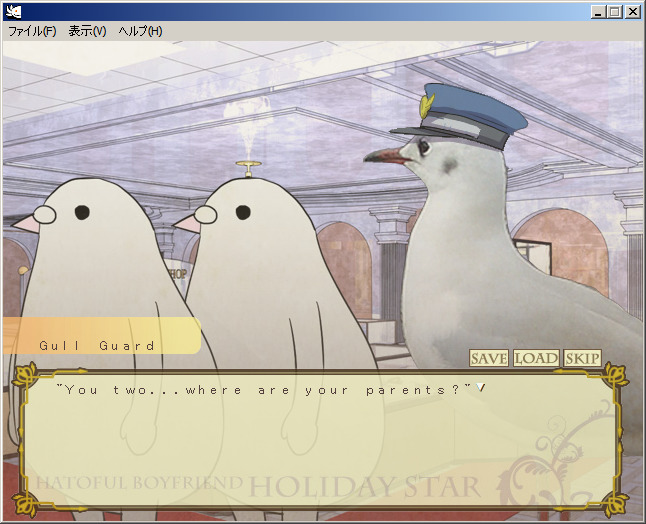Screen dimensions: 646x524
Task: Open the 表示(V) view menu
Action: click(87, 31)
